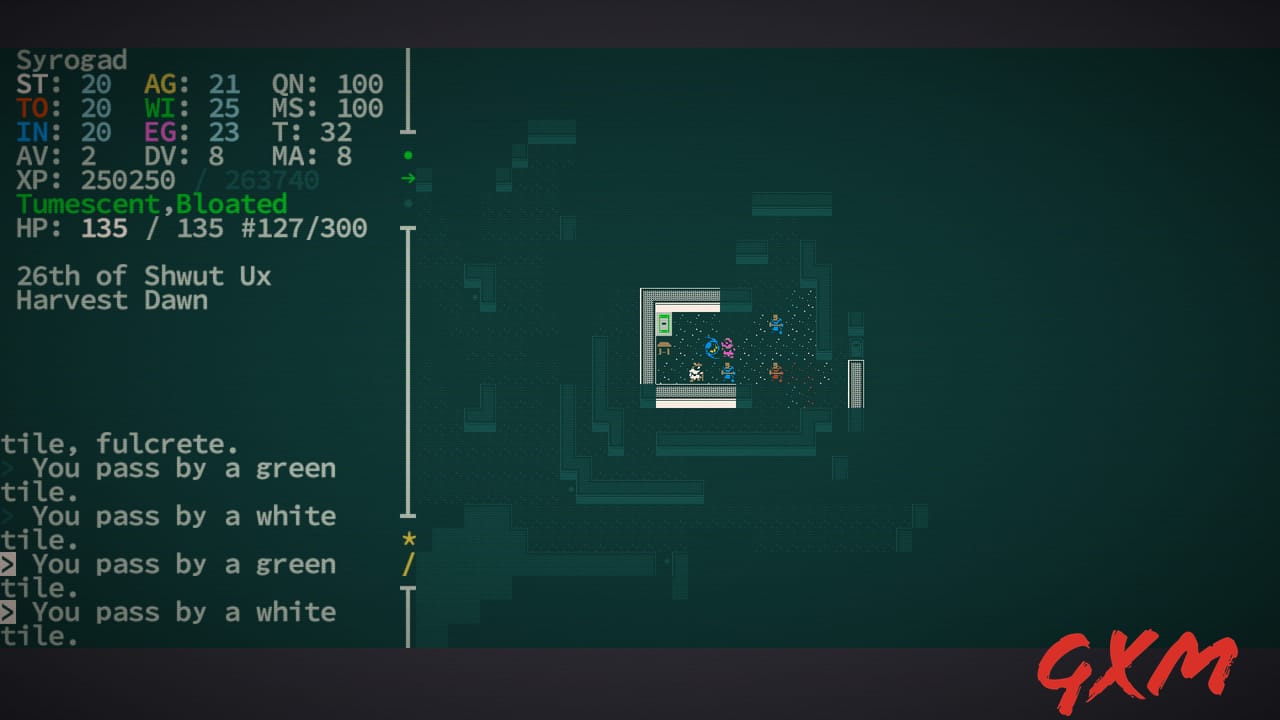The width and height of the screenshot is (1280, 720).
Task: Click the green dot marker above the arrow
Action: [x=407, y=155]
